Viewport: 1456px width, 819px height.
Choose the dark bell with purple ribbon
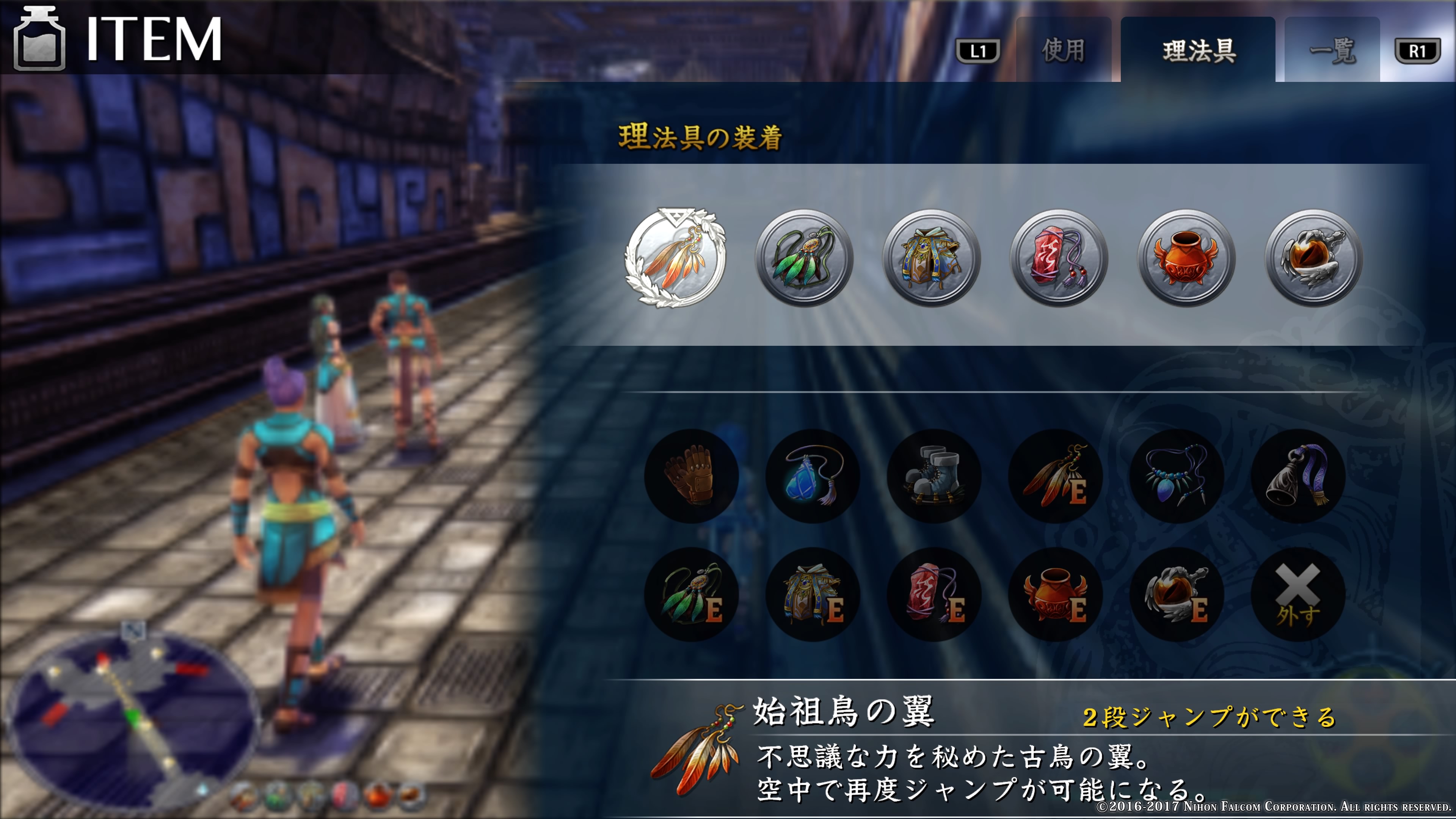point(1298,476)
